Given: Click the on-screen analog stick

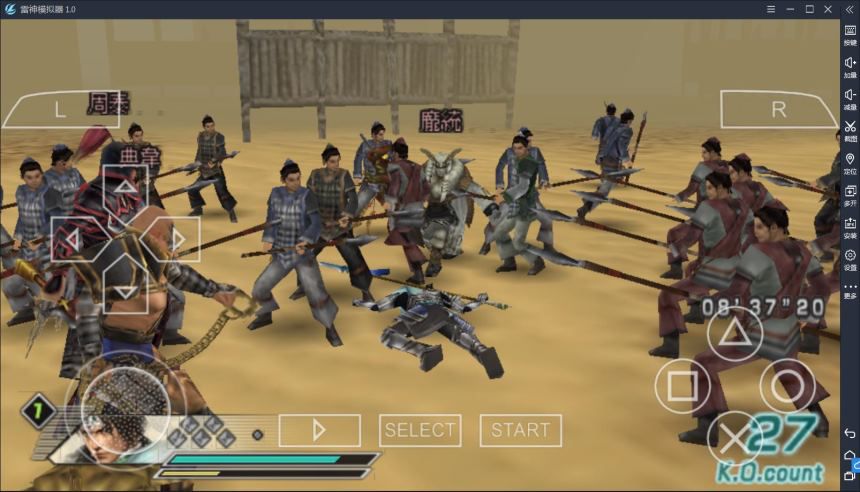Looking at the screenshot, I should tap(124, 408).
